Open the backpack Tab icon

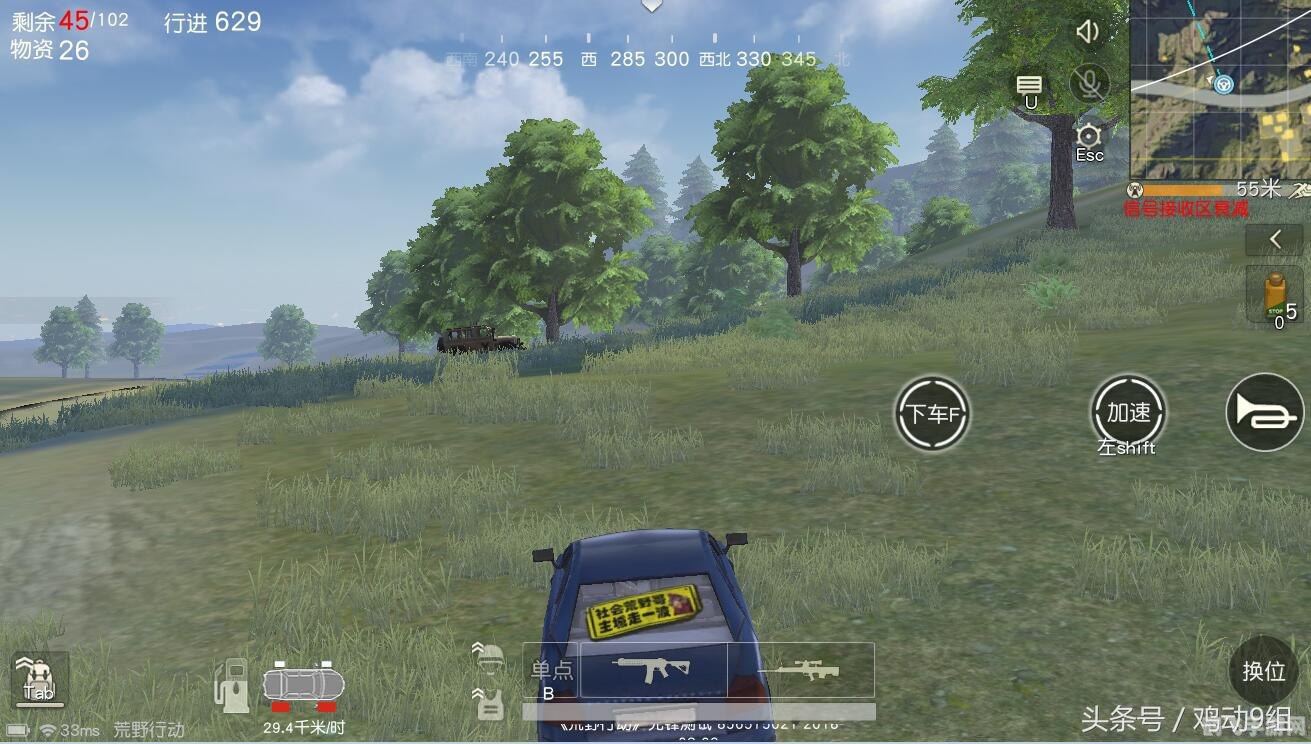pos(39,677)
